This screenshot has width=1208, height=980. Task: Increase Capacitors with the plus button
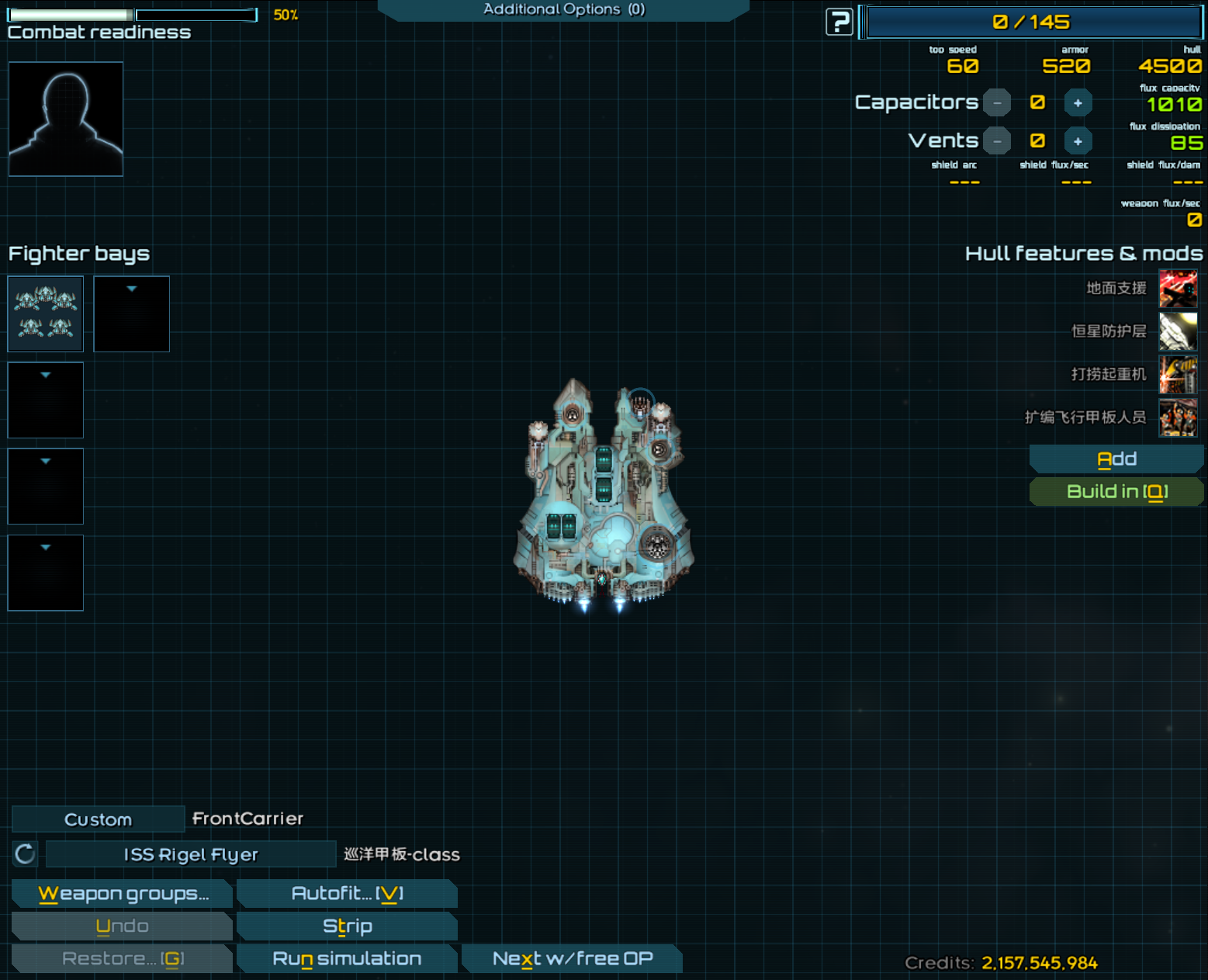tap(1078, 102)
